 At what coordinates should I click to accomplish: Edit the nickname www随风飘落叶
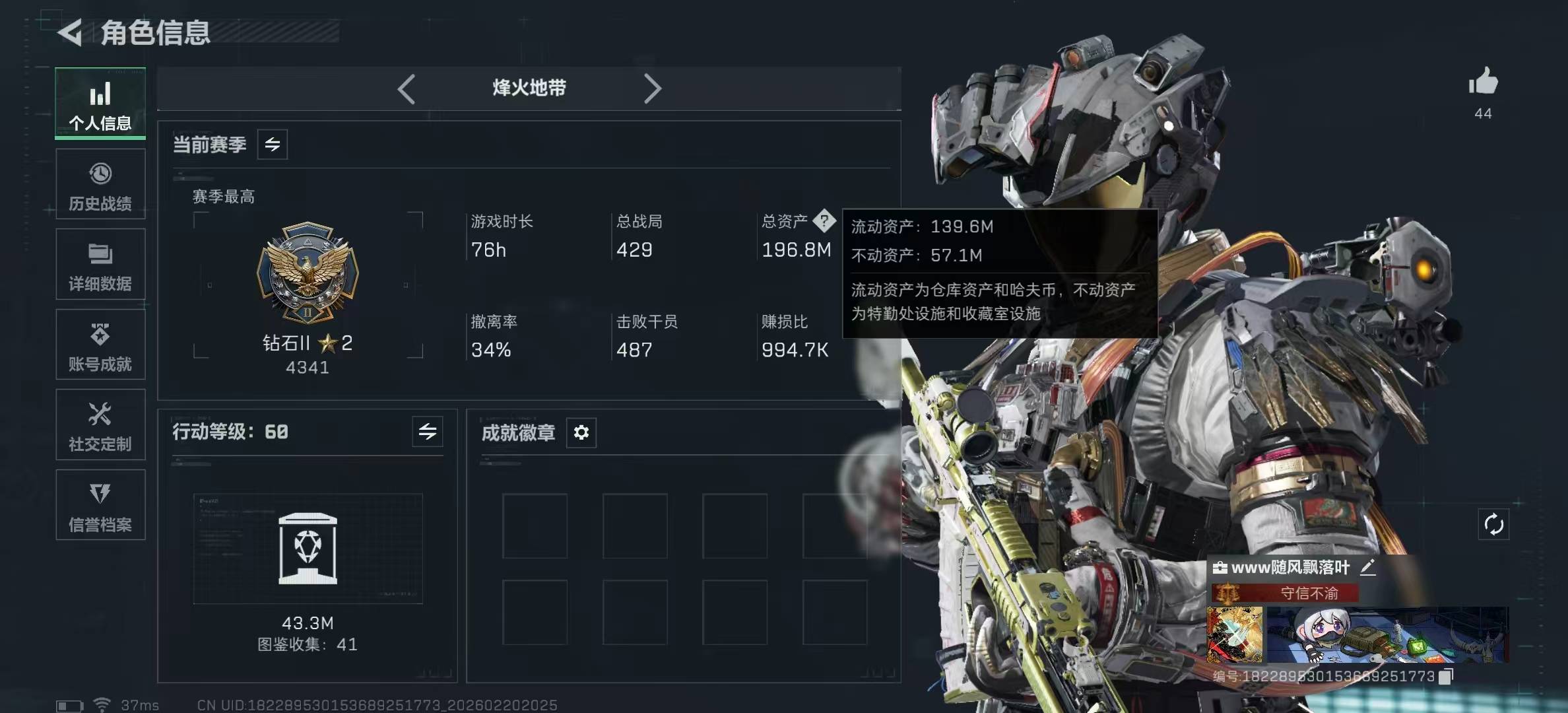1368,567
